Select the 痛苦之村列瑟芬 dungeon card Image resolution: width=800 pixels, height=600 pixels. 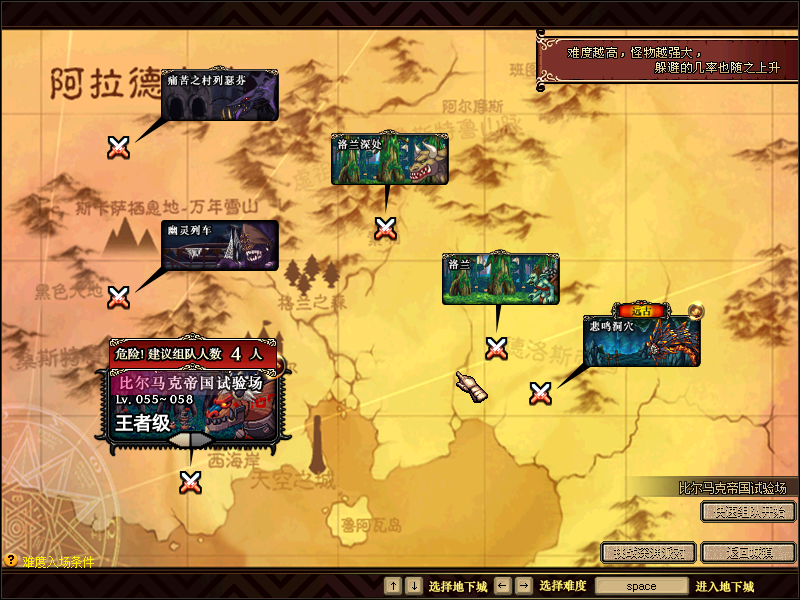220,95
